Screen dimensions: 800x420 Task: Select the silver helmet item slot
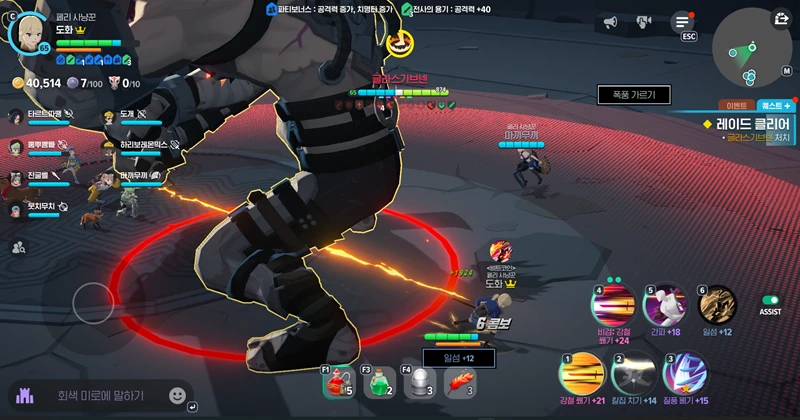point(419,381)
